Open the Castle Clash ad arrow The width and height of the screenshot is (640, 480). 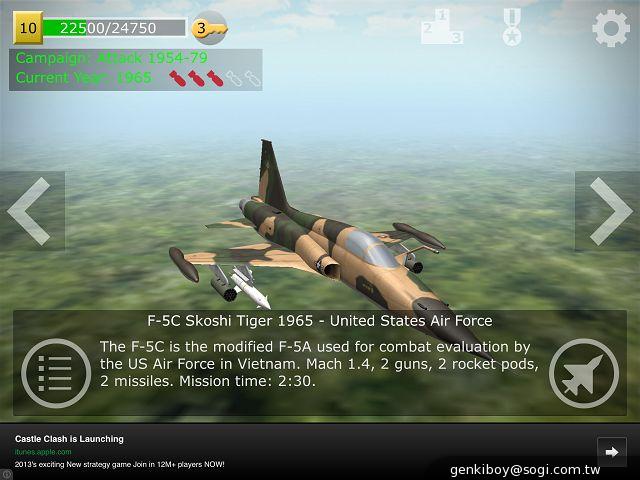pyautogui.click(x=610, y=450)
